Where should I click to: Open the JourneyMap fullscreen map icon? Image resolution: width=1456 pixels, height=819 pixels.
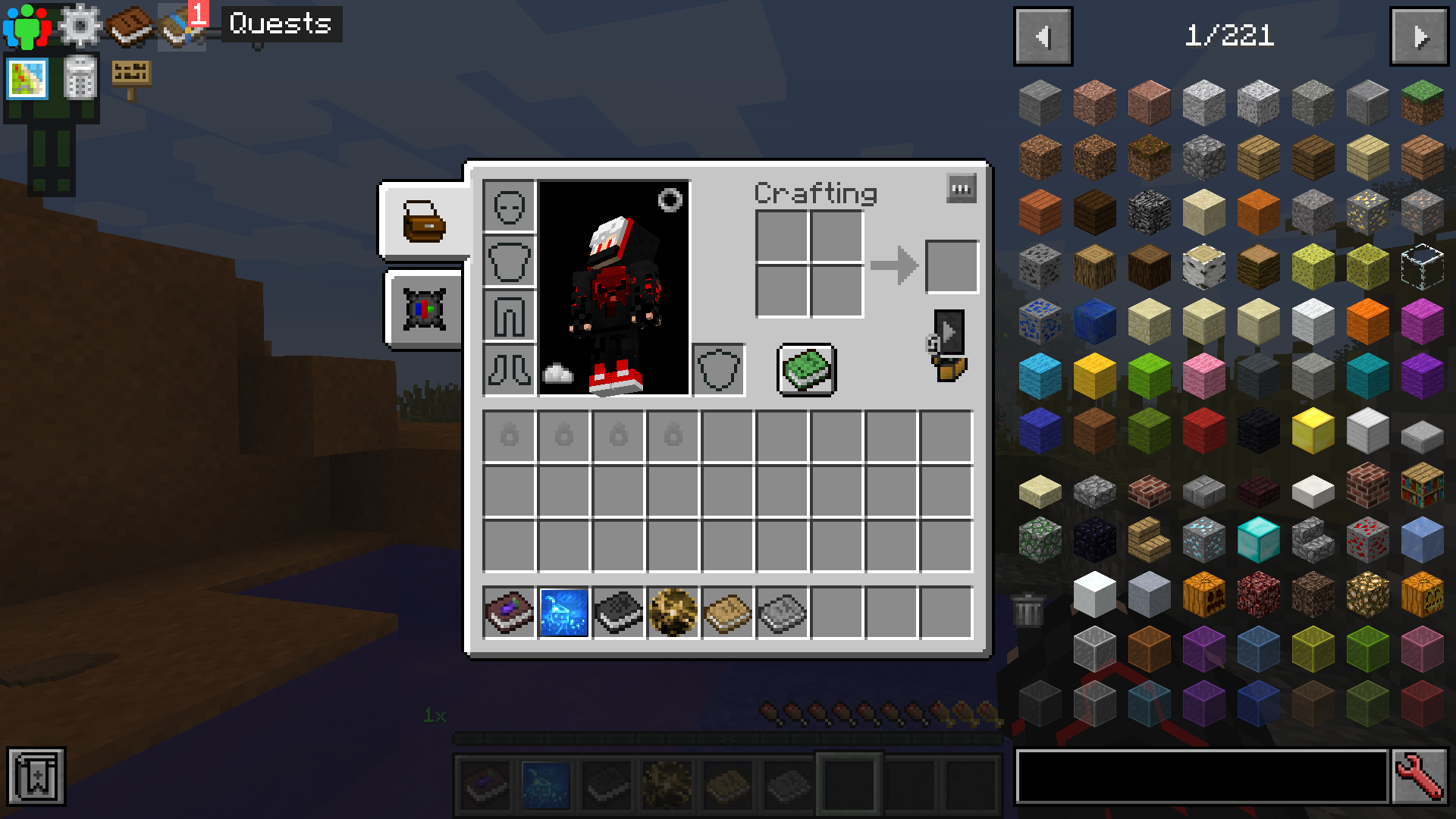tap(26, 79)
